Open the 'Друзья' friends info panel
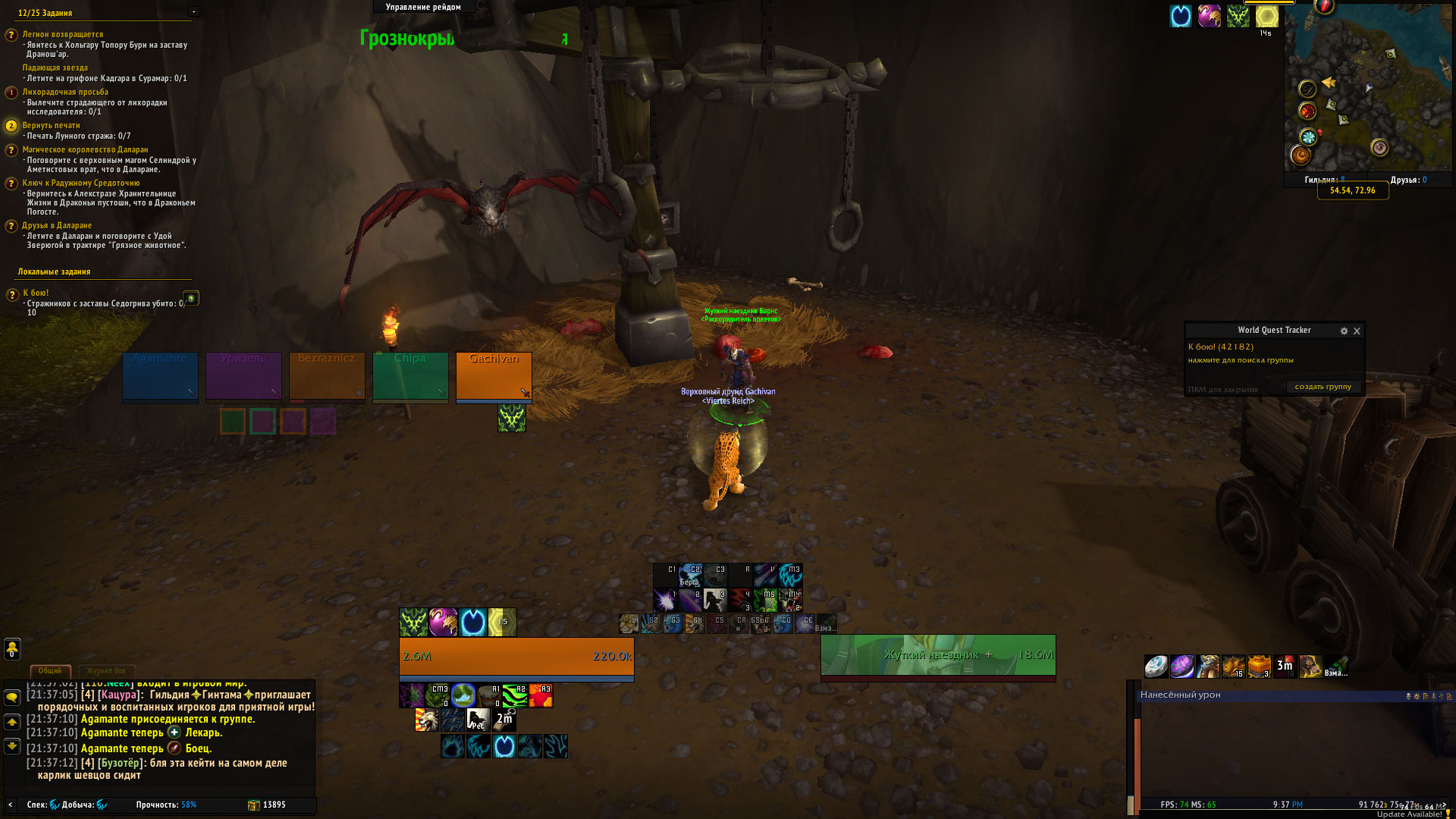The image size is (1456, 819). click(x=1408, y=180)
